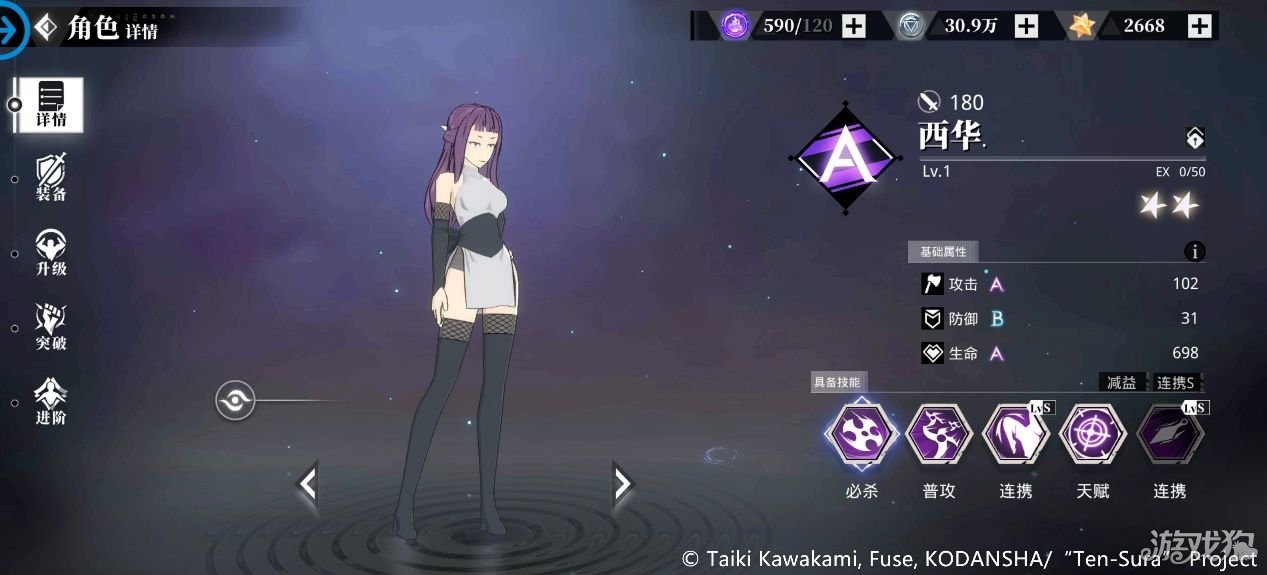Add more gold star currency
Viewport: 1267px width, 575px height.
coord(1199,26)
